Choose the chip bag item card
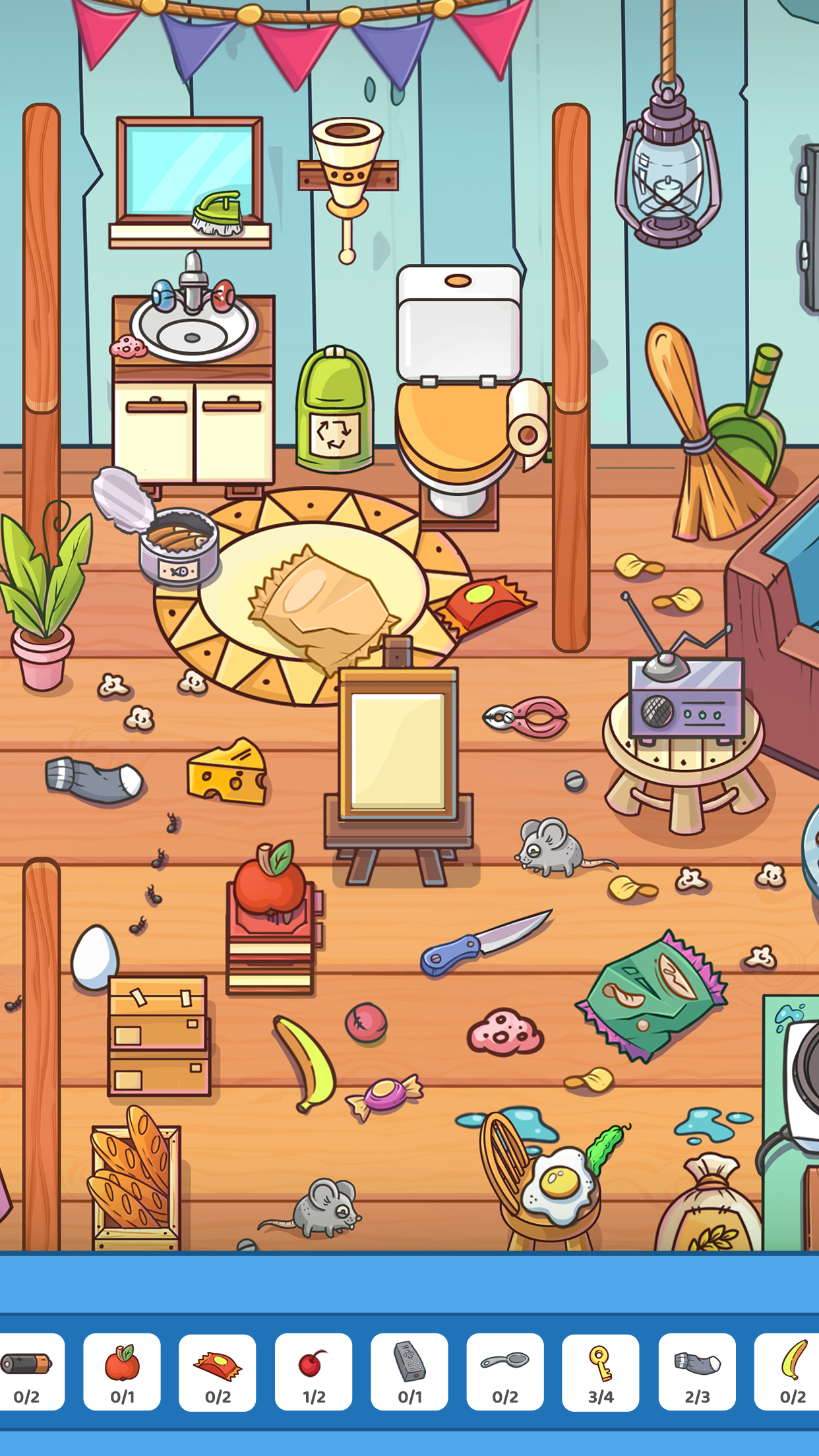 point(218,1372)
